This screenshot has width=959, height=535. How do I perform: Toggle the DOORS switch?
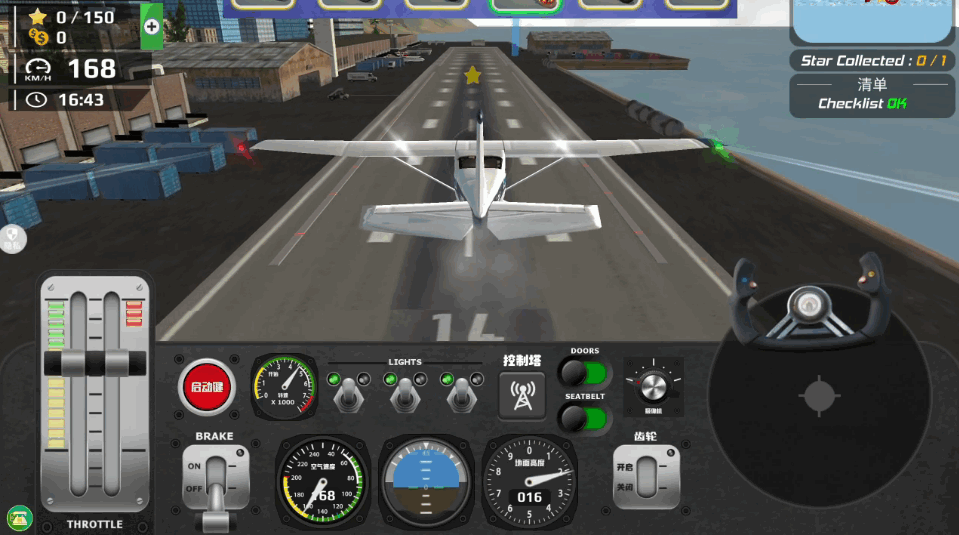coord(585,373)
